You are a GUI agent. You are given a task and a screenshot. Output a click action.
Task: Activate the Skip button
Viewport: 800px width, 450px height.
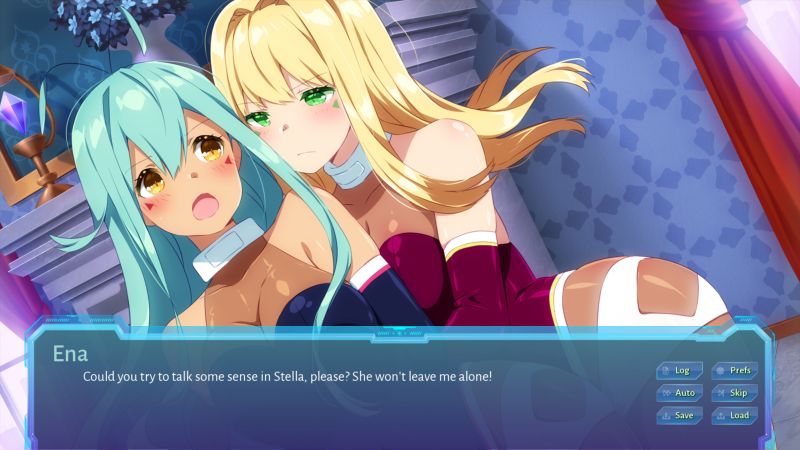click(734, 393)
